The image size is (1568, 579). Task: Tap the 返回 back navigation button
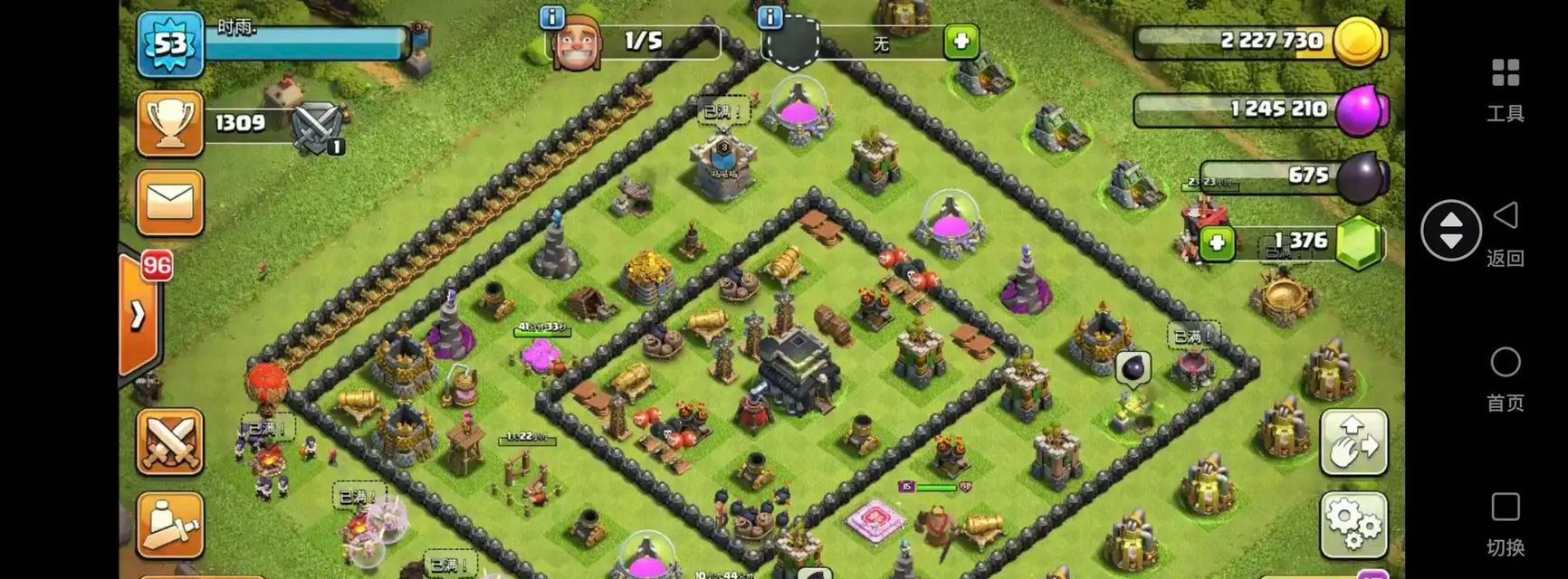pos(1505,233)
